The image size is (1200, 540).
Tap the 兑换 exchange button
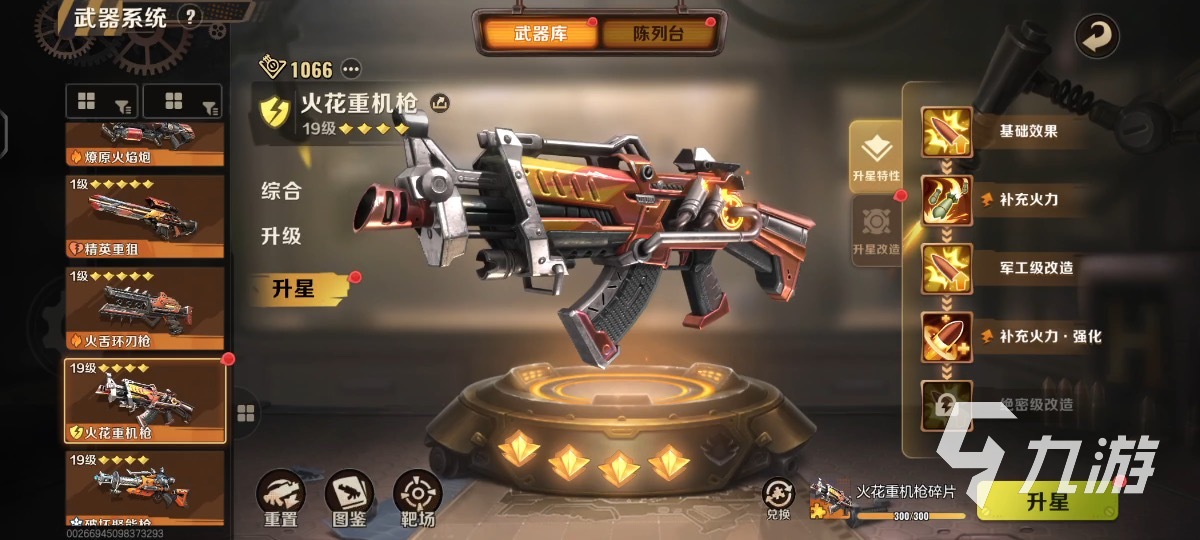[778, 498]
